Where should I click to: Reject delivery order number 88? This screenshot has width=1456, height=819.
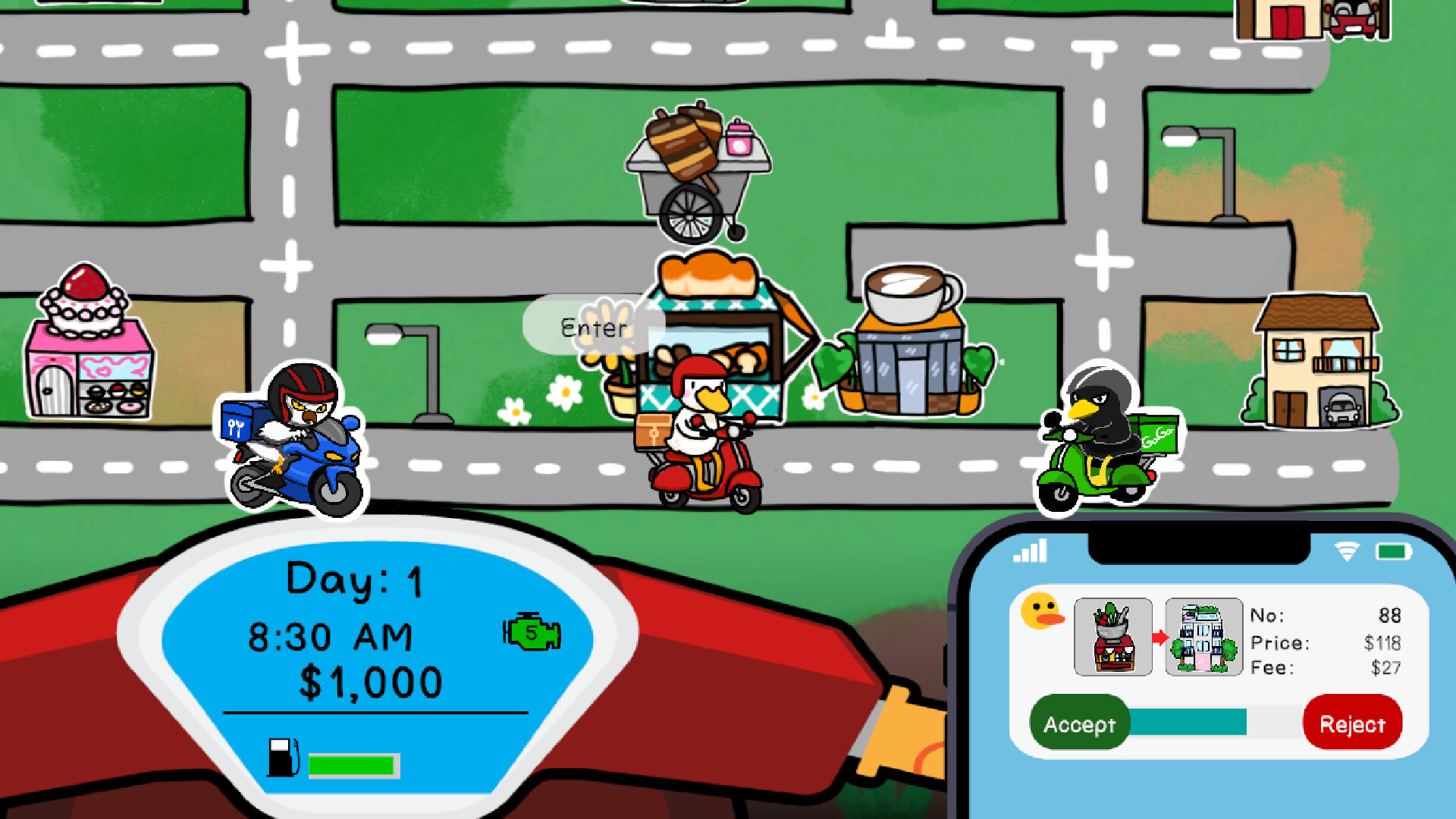(x=1352, y=723)
